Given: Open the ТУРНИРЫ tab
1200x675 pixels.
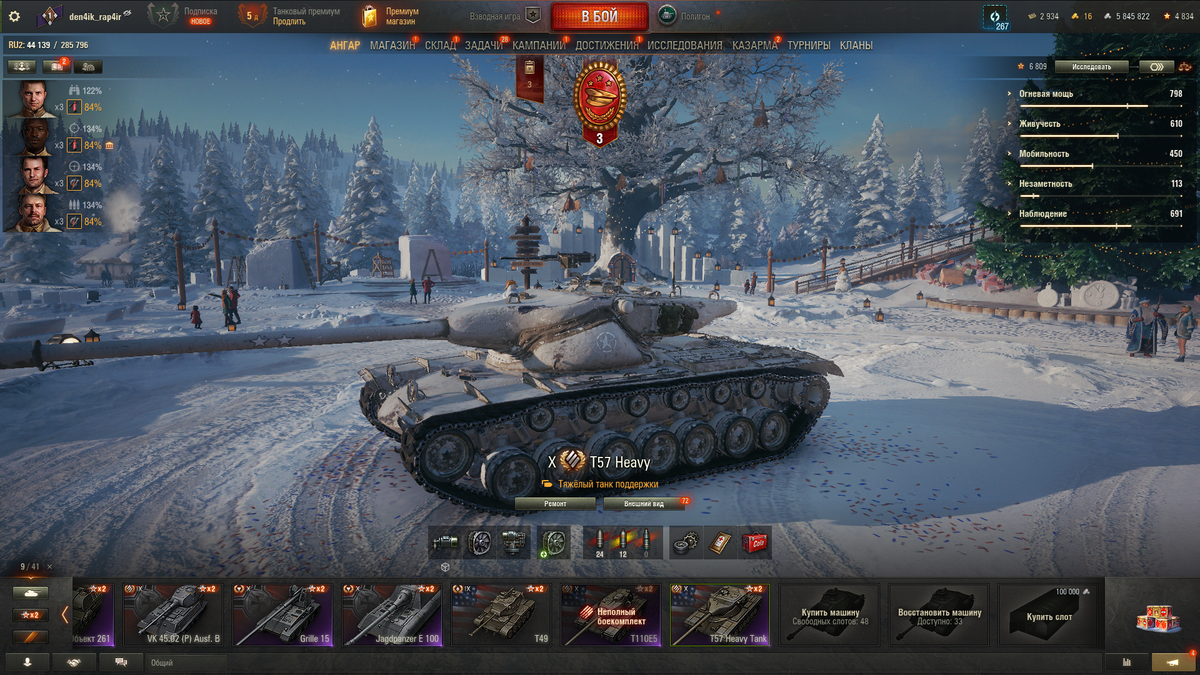Looking at the screenshot, I should (809, 45).
